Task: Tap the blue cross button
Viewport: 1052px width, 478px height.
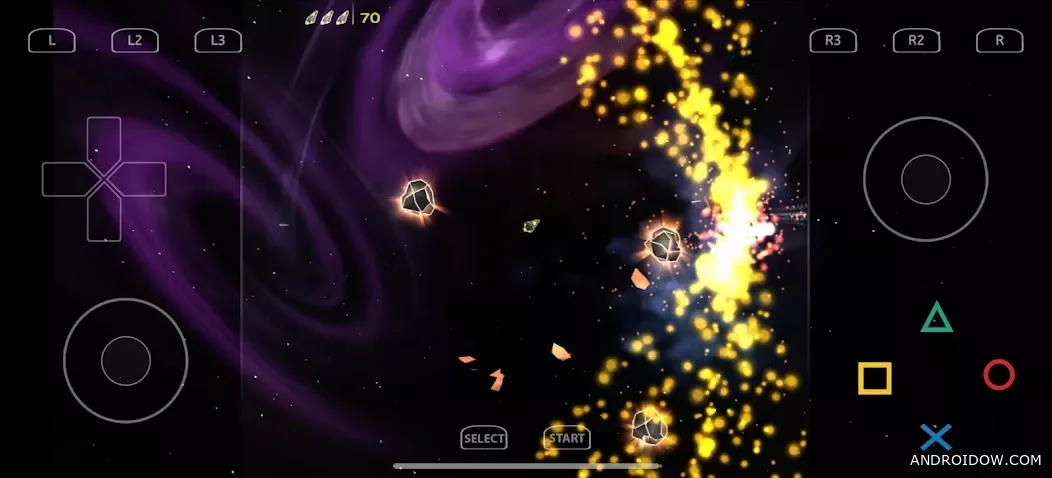Action: 936,436
